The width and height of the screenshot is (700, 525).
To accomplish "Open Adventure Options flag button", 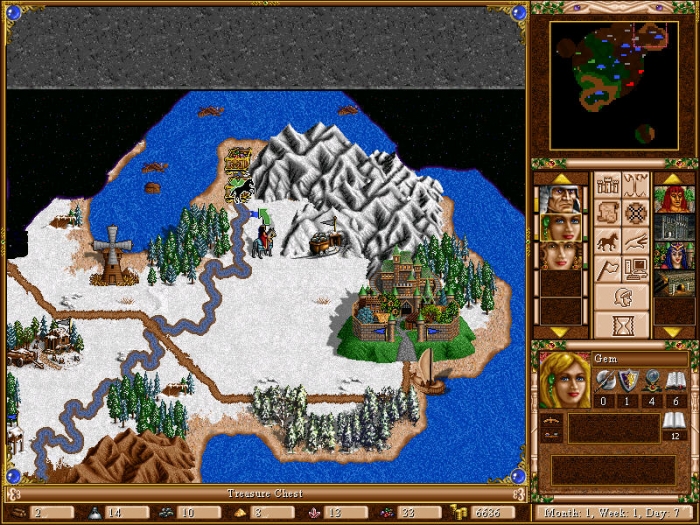I will pos(607,269).
